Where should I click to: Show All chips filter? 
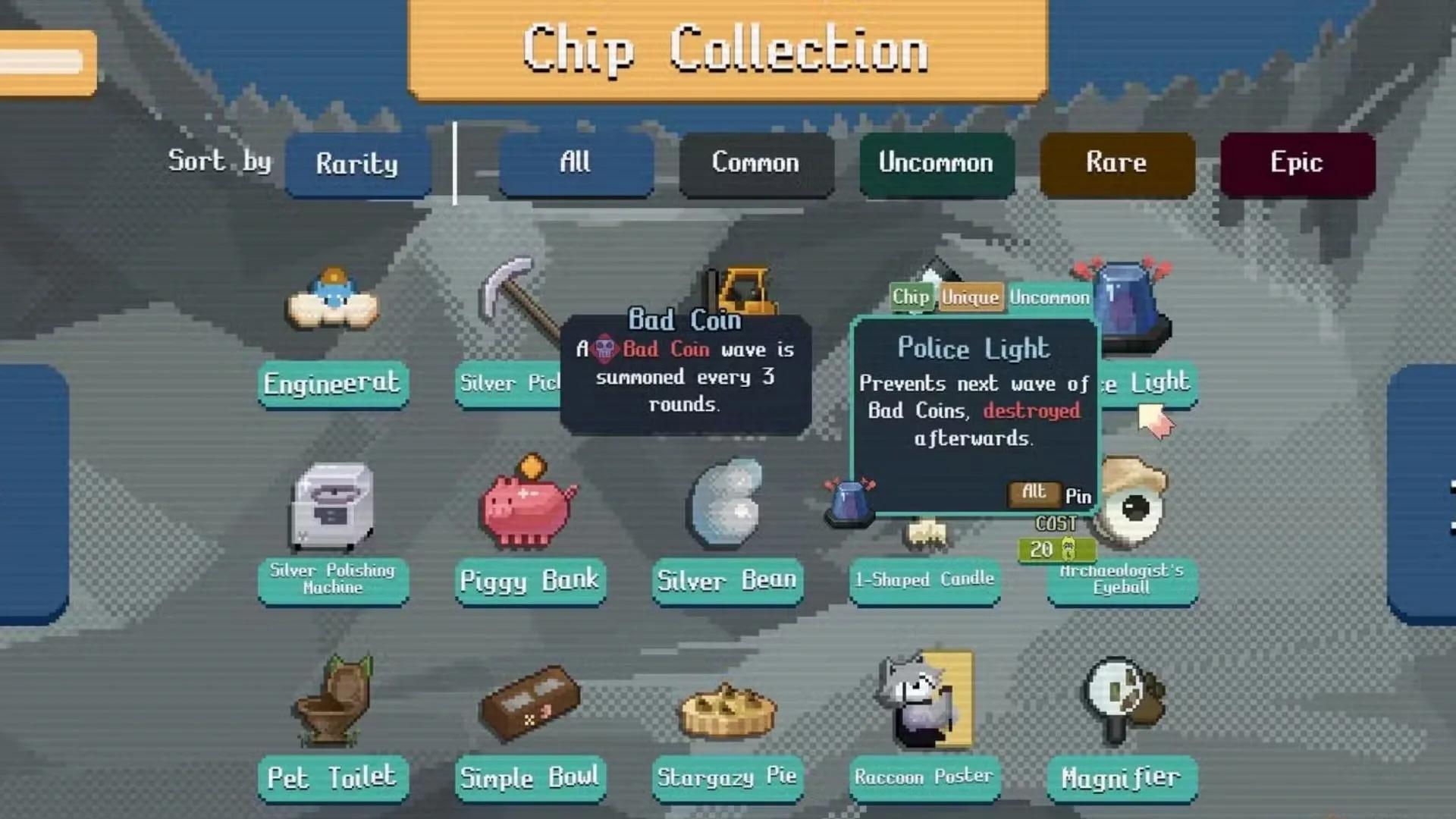(x=576, y=164)
